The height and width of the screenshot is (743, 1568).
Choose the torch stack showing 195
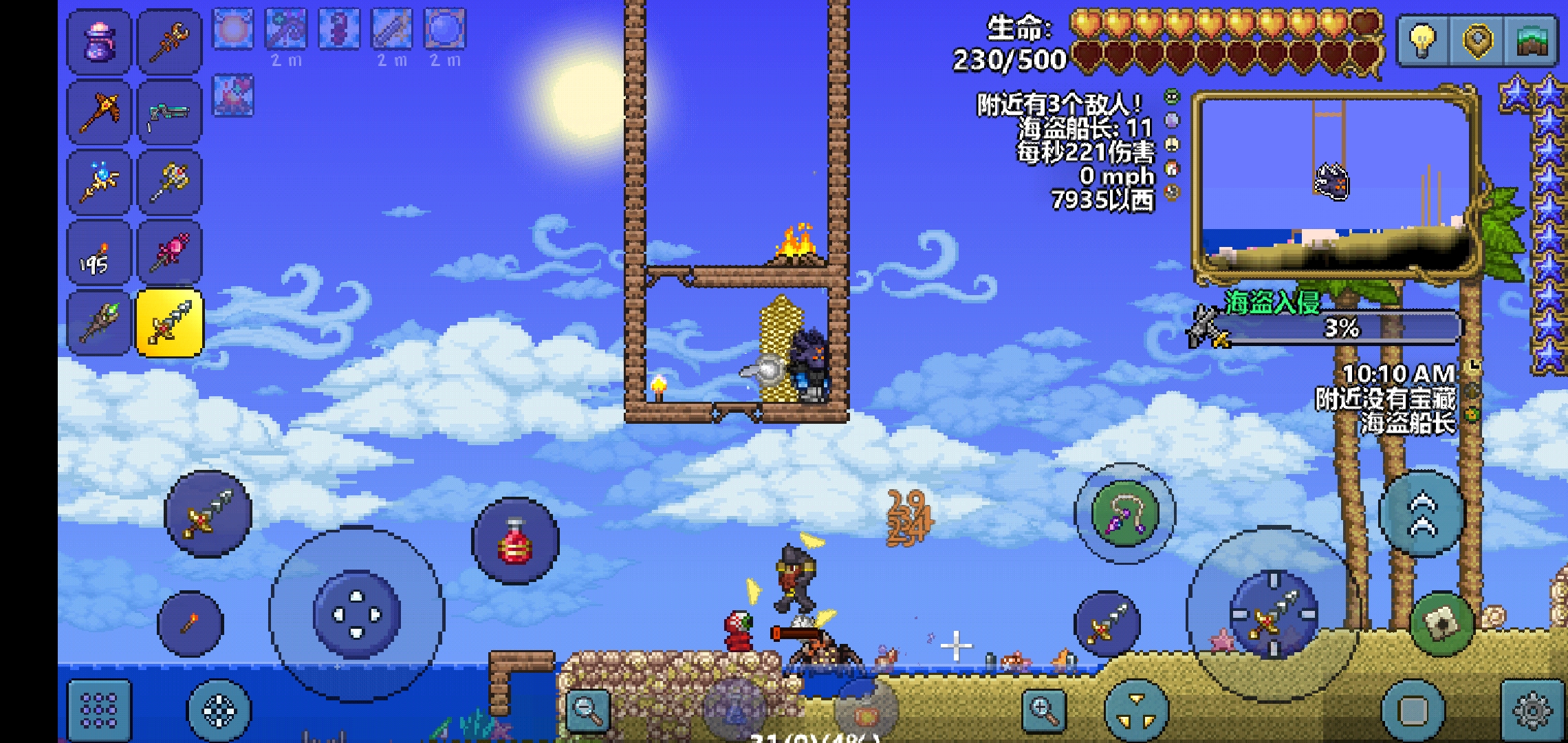[98, 252]
